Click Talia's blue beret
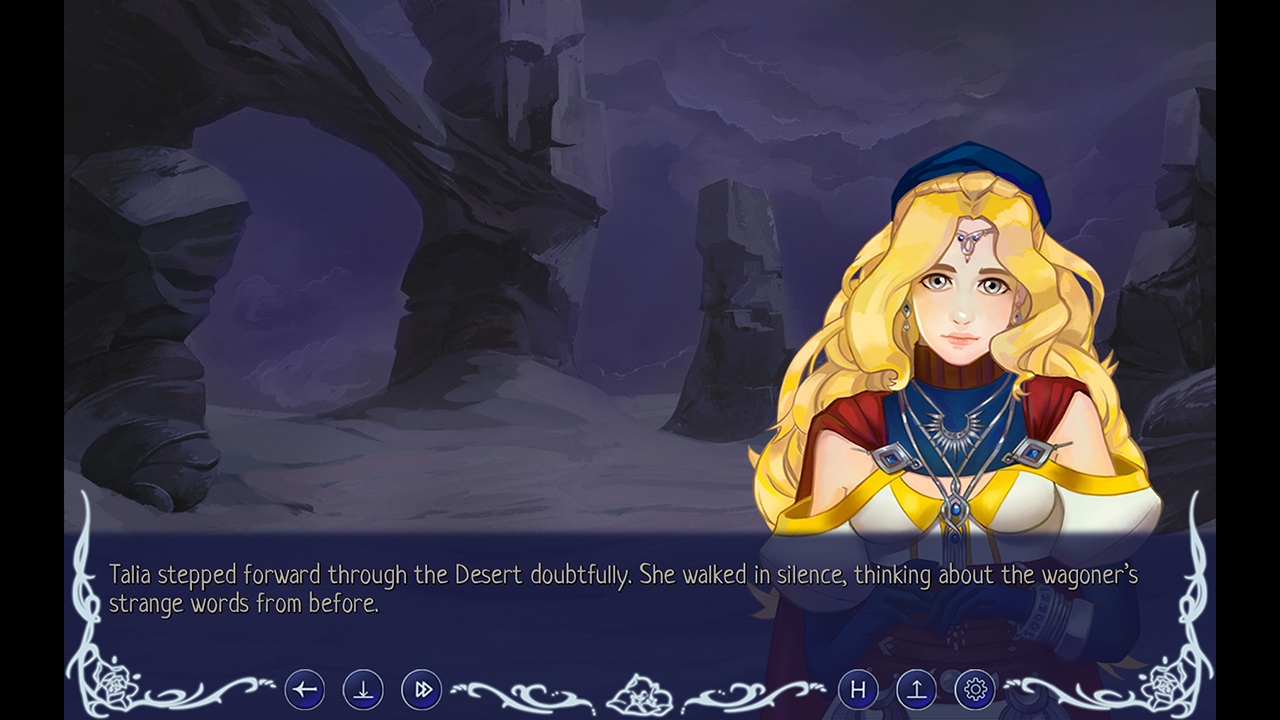 [x=960, y=170]
